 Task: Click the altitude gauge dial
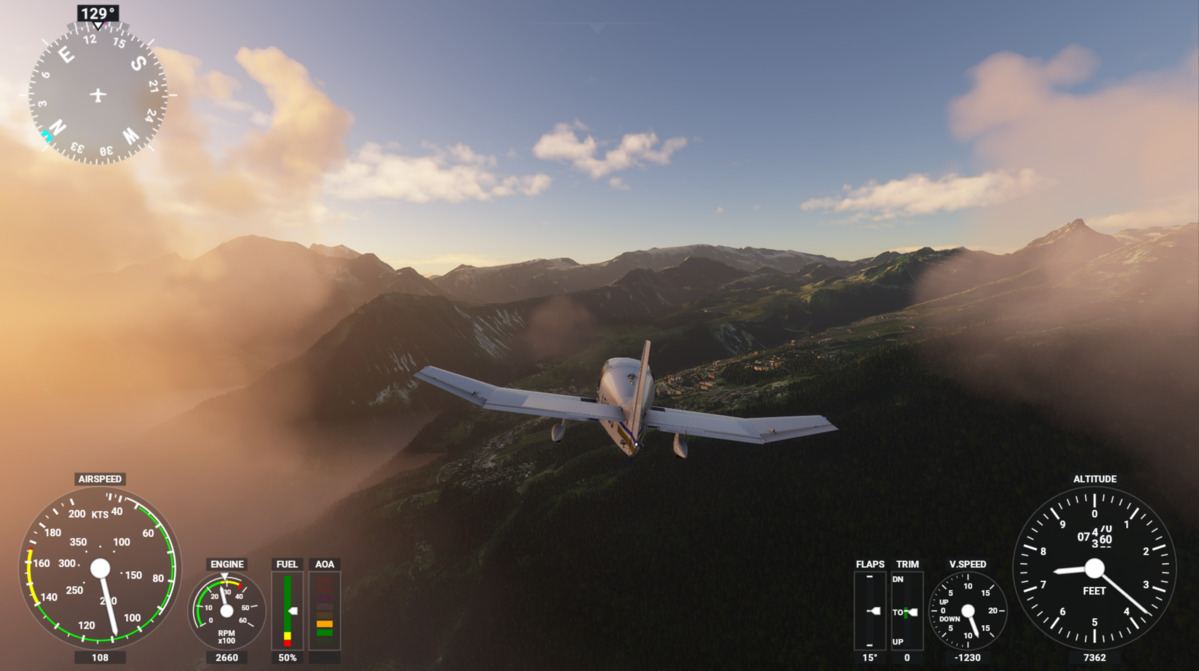click(1094, 568)
